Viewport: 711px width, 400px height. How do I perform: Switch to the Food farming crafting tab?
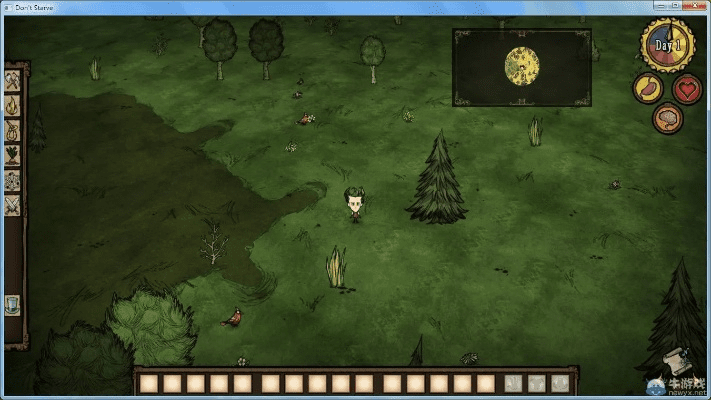[13, 155]
